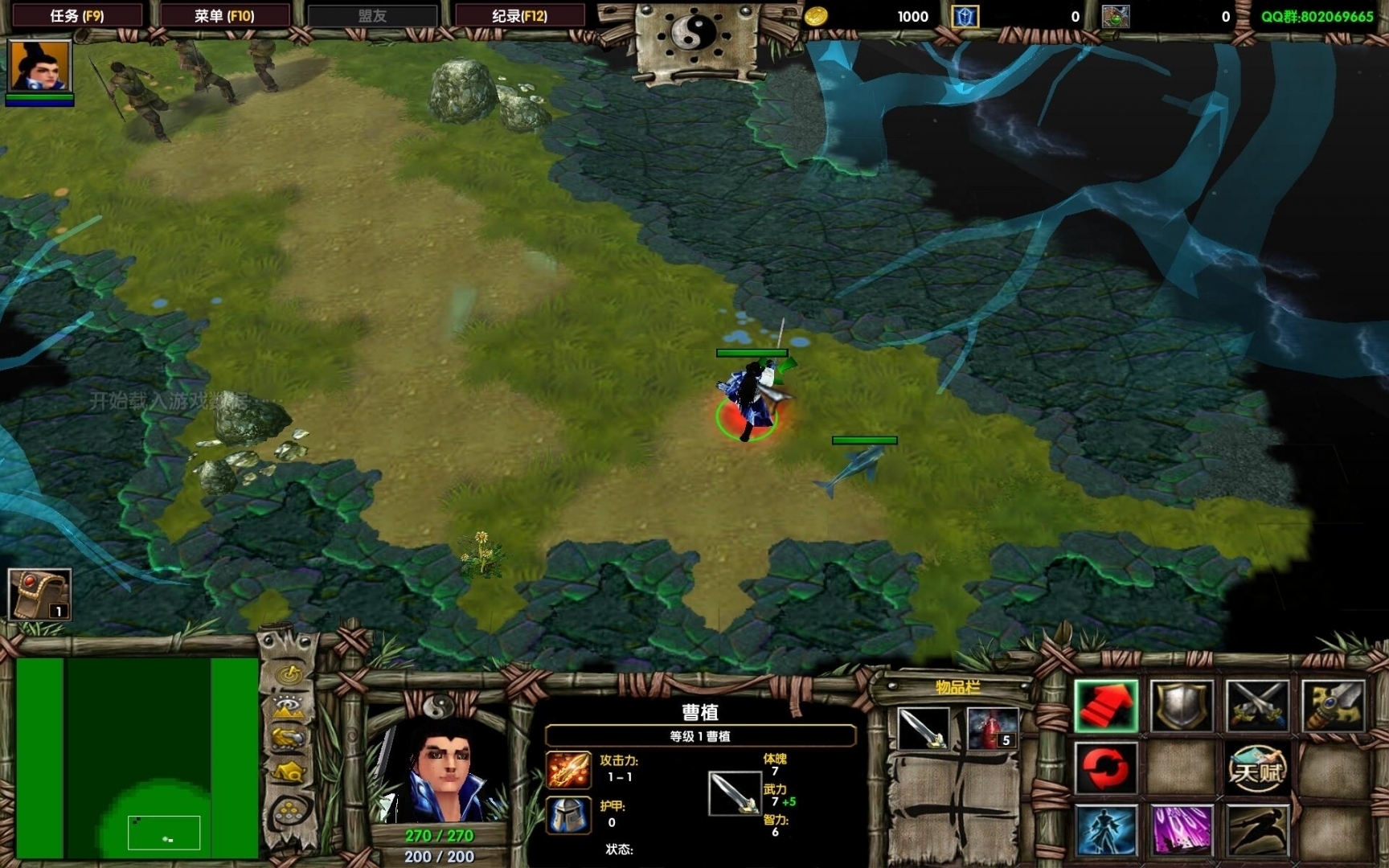
Task: Click the red arrow move command
Action: 1106,706
